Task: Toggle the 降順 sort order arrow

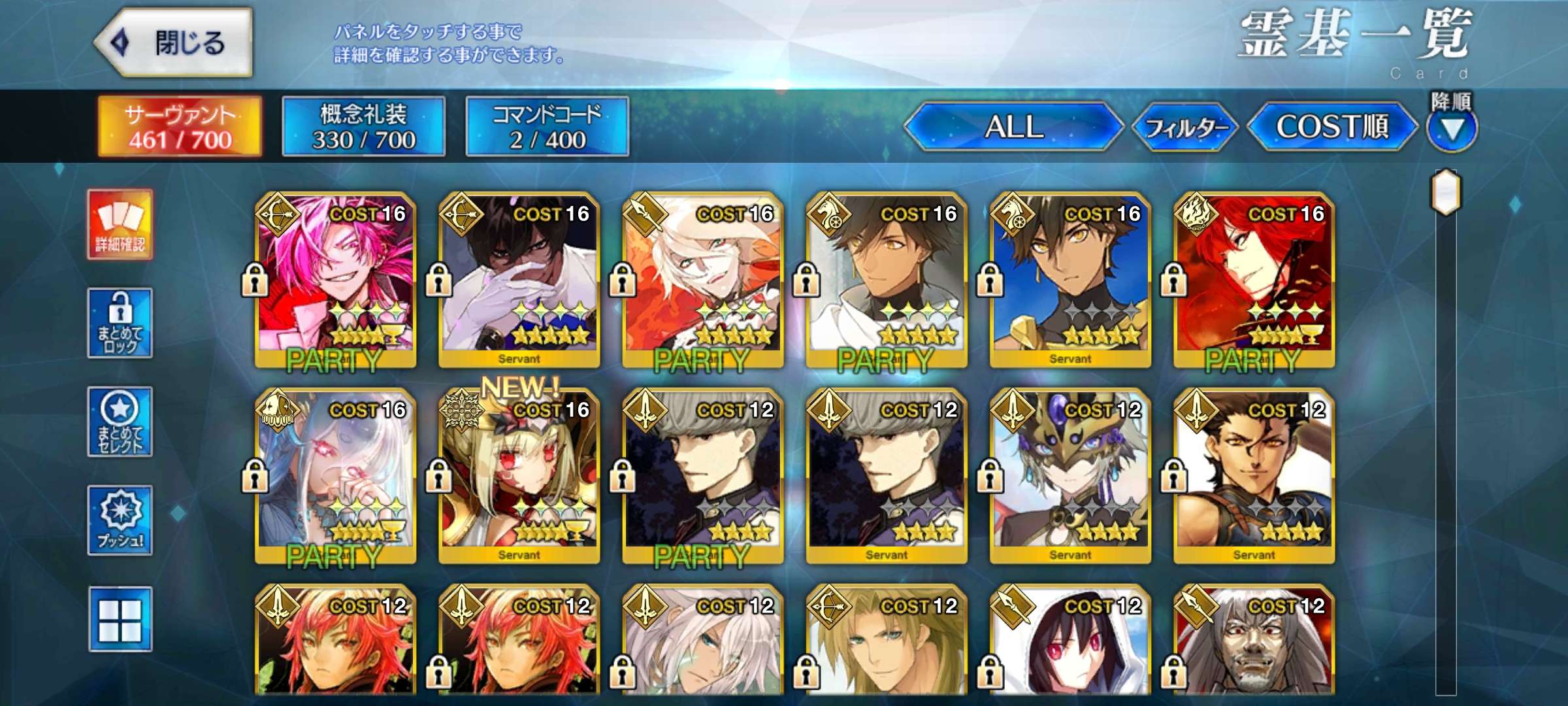Action: coord(1451,129)
